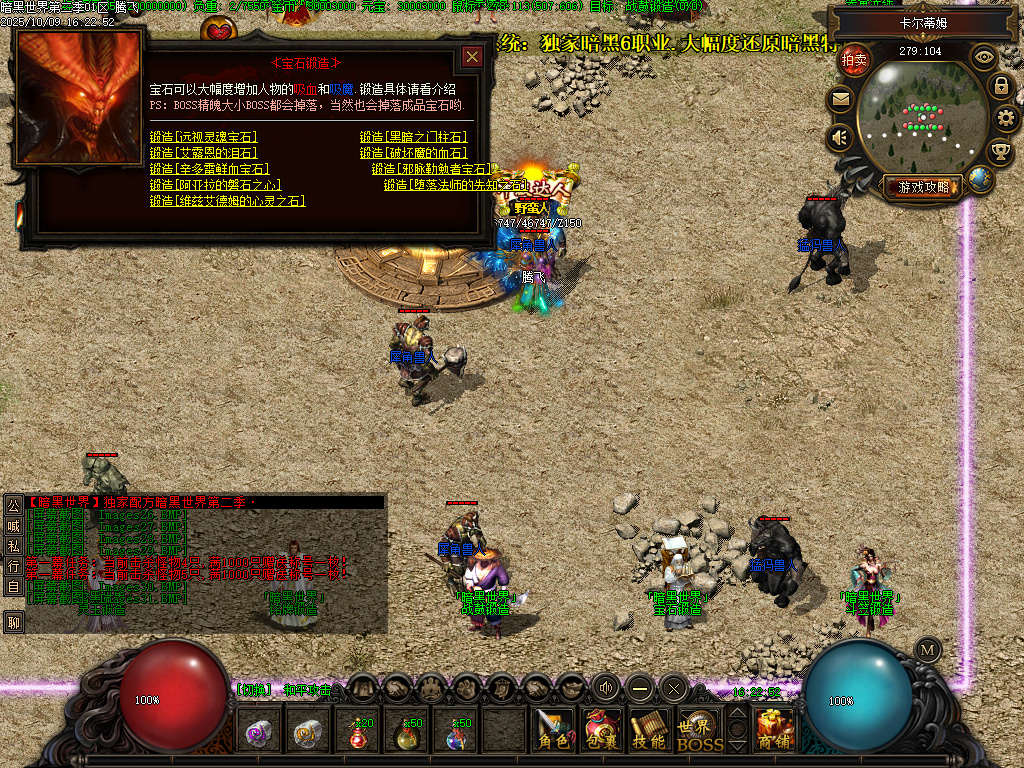This screenshot has width=1024, height=768.
Task: Open the 技能 skills panel
Action: point(649,731)
